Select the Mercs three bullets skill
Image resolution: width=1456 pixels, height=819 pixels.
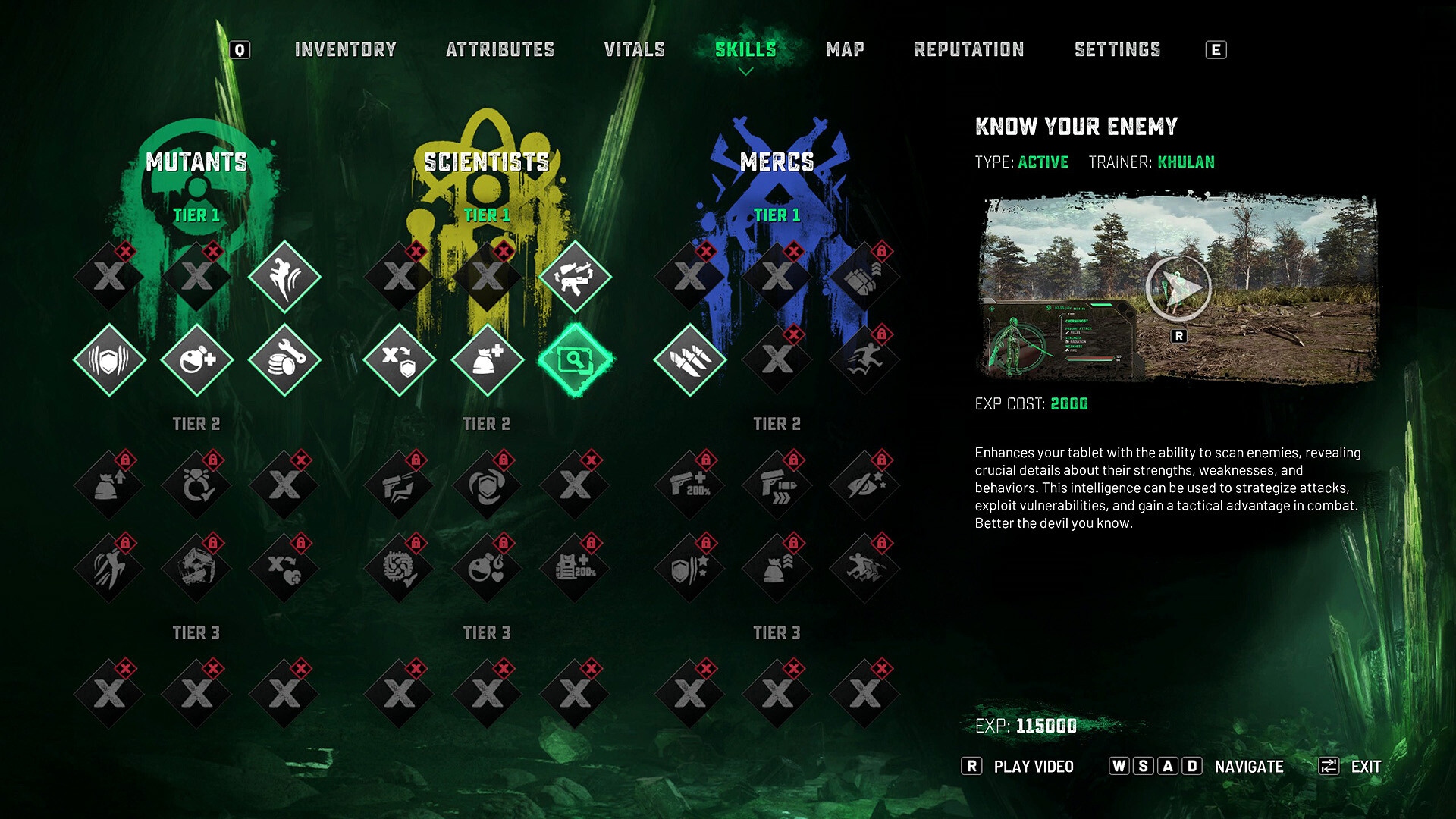[690, 359]
